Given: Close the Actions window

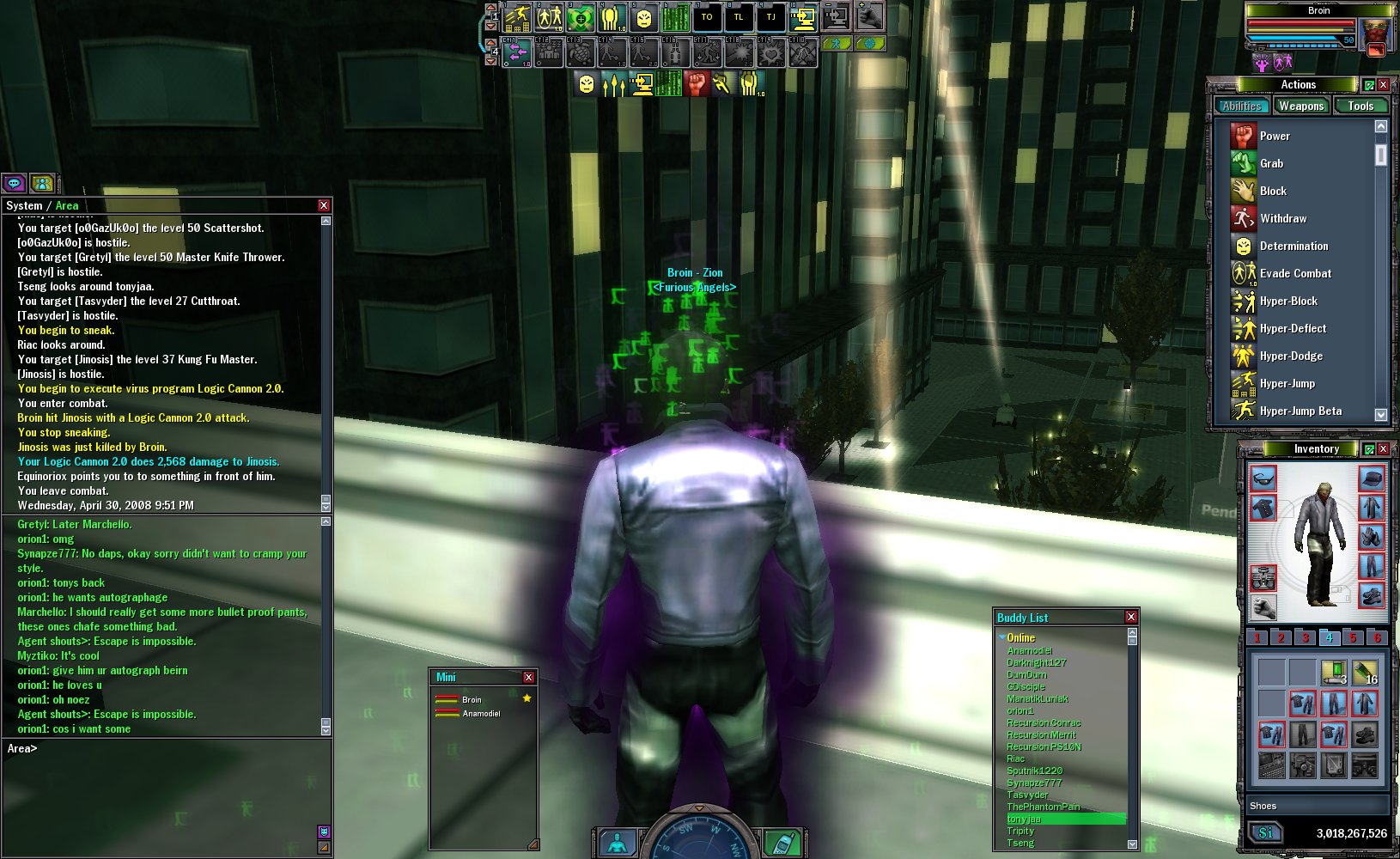Looking at the screenshot, I should [x=1383, y=84].
